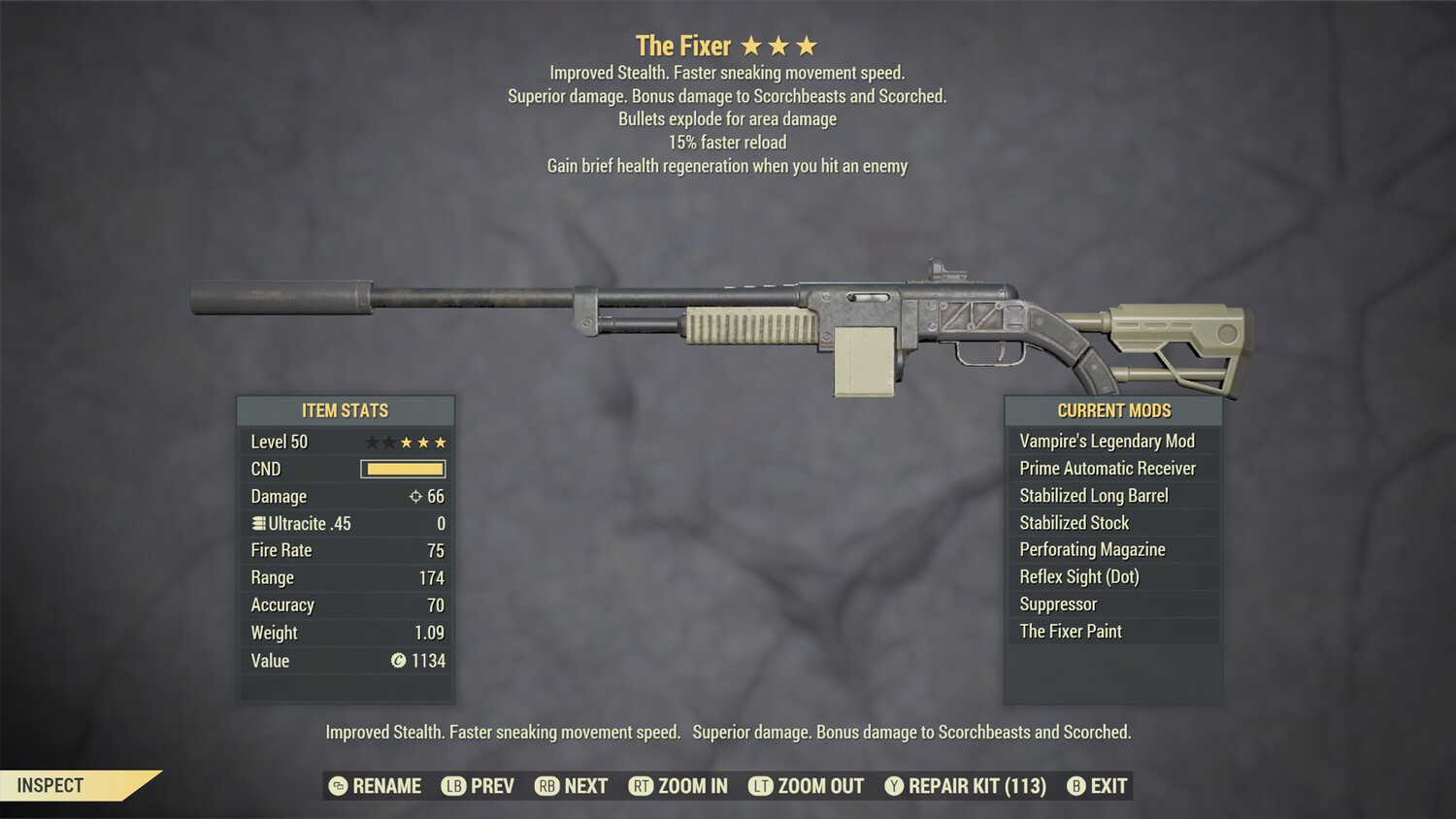Viewport: 1456px width, 819px height.
Task: Toggle the first gold star next to Level 50
Action: click(x=407, y=442)
